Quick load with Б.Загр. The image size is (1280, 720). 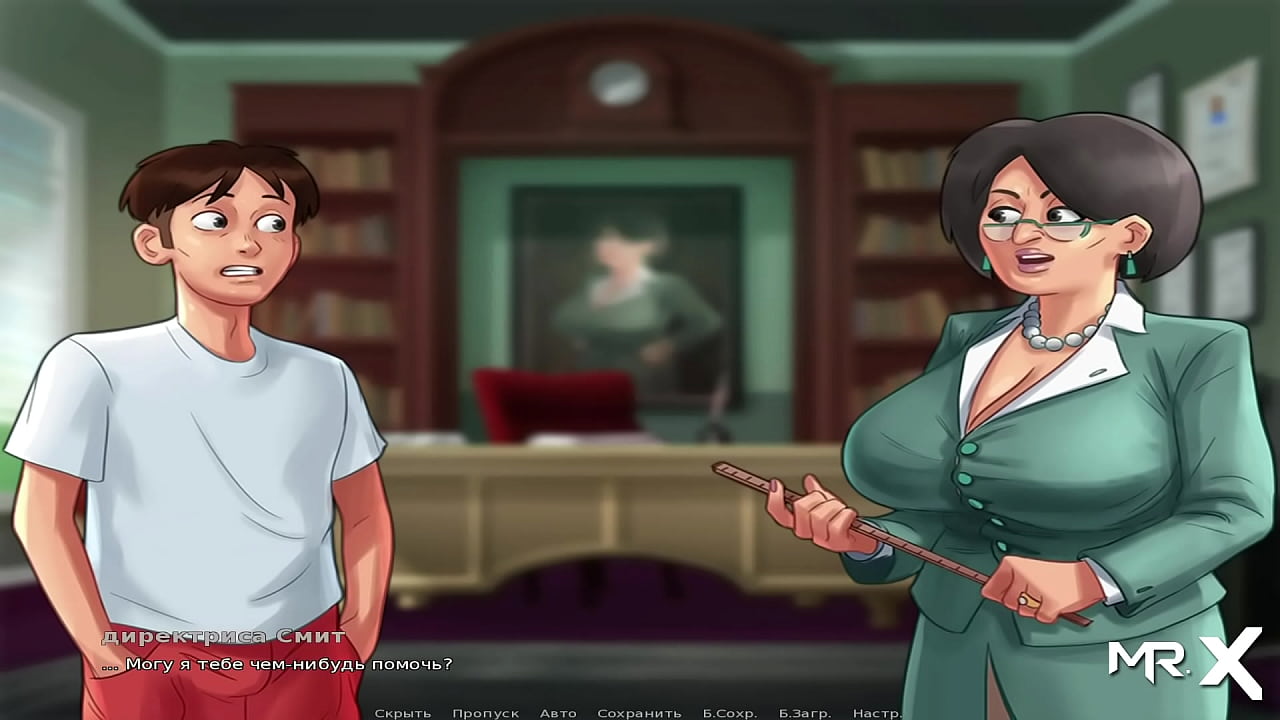pyautogui.click(x=805, y=713)
